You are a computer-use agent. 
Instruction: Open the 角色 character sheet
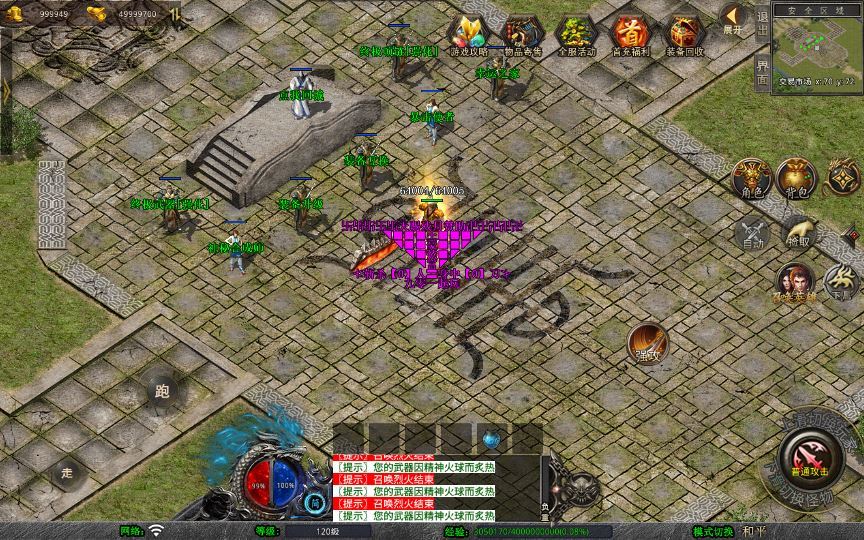[x=751, y=178]
